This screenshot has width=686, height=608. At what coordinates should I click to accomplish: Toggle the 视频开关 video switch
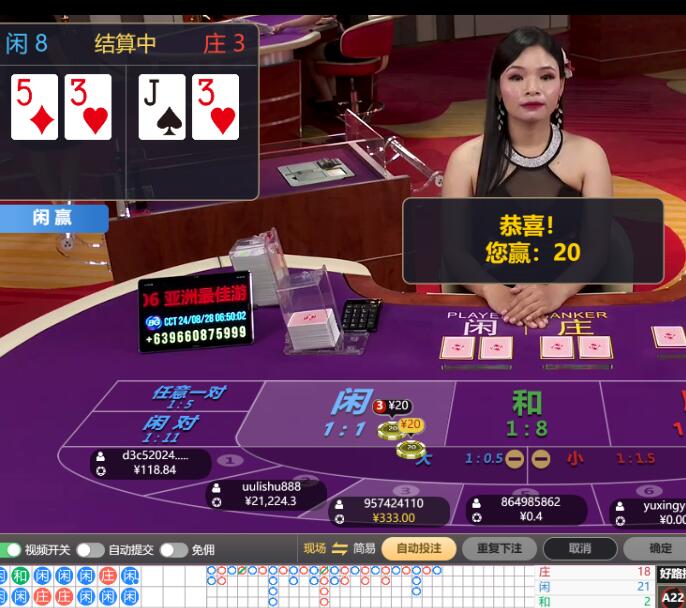coord(11,549)
